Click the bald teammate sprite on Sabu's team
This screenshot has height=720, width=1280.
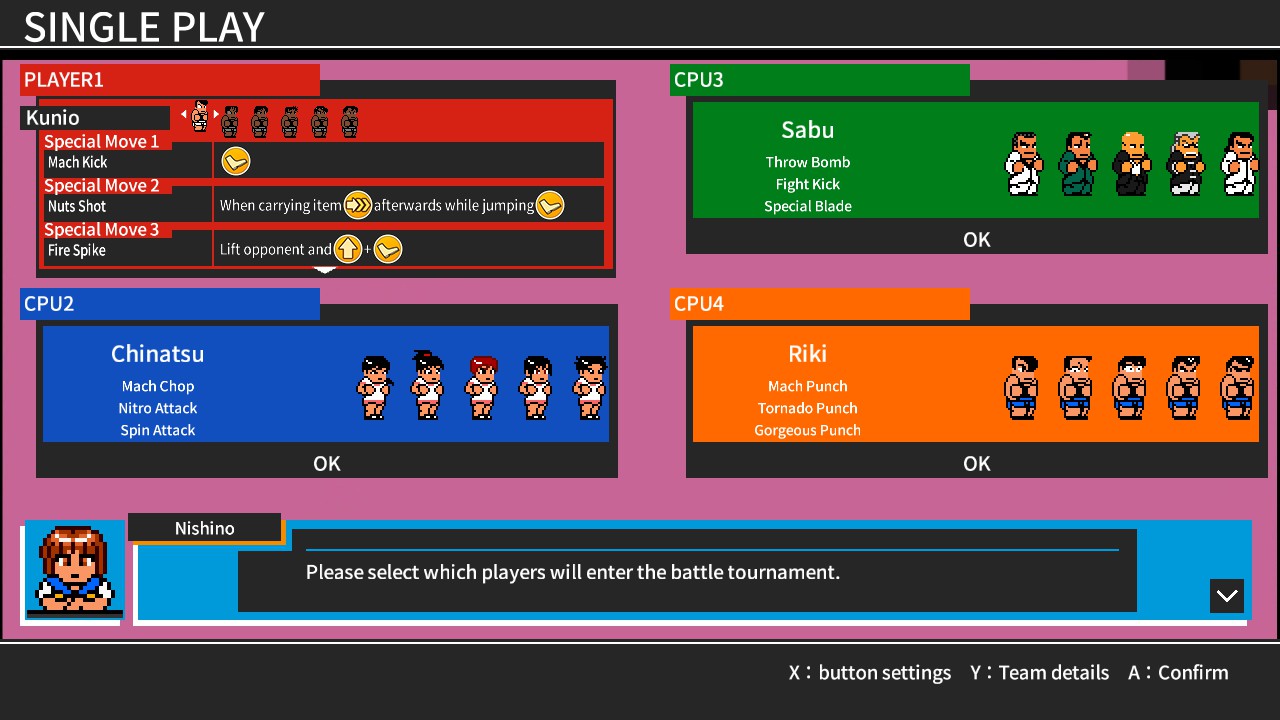pyautogui.click(x=1130, y=162)
